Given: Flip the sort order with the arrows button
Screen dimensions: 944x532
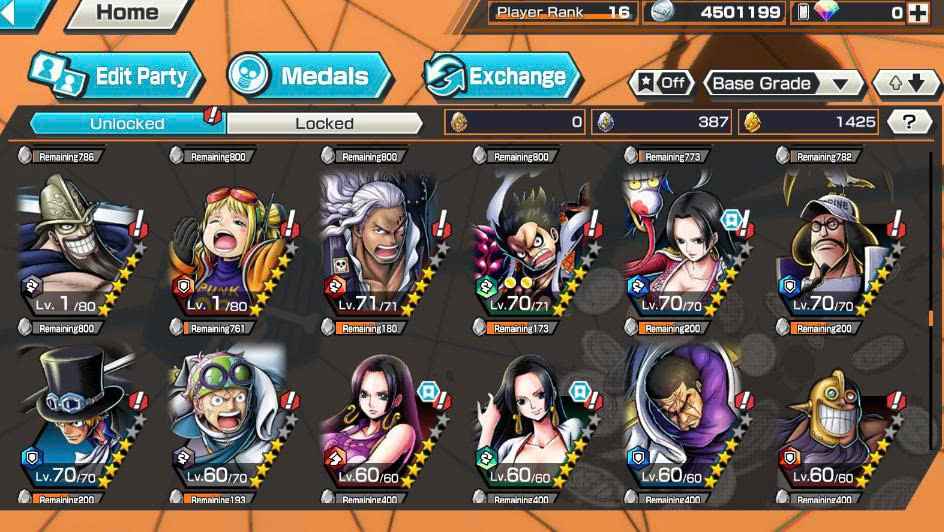Looking at the screenshot, I should point(906,83).
